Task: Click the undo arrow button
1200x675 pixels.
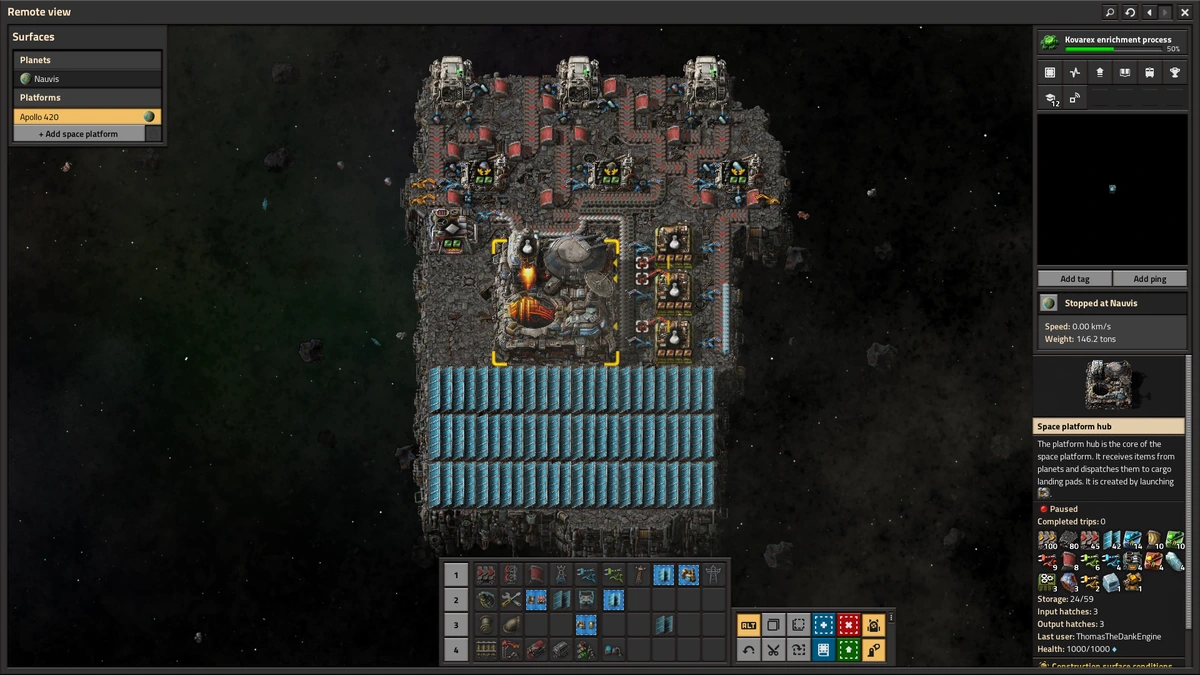Action: tap(748, 650)
